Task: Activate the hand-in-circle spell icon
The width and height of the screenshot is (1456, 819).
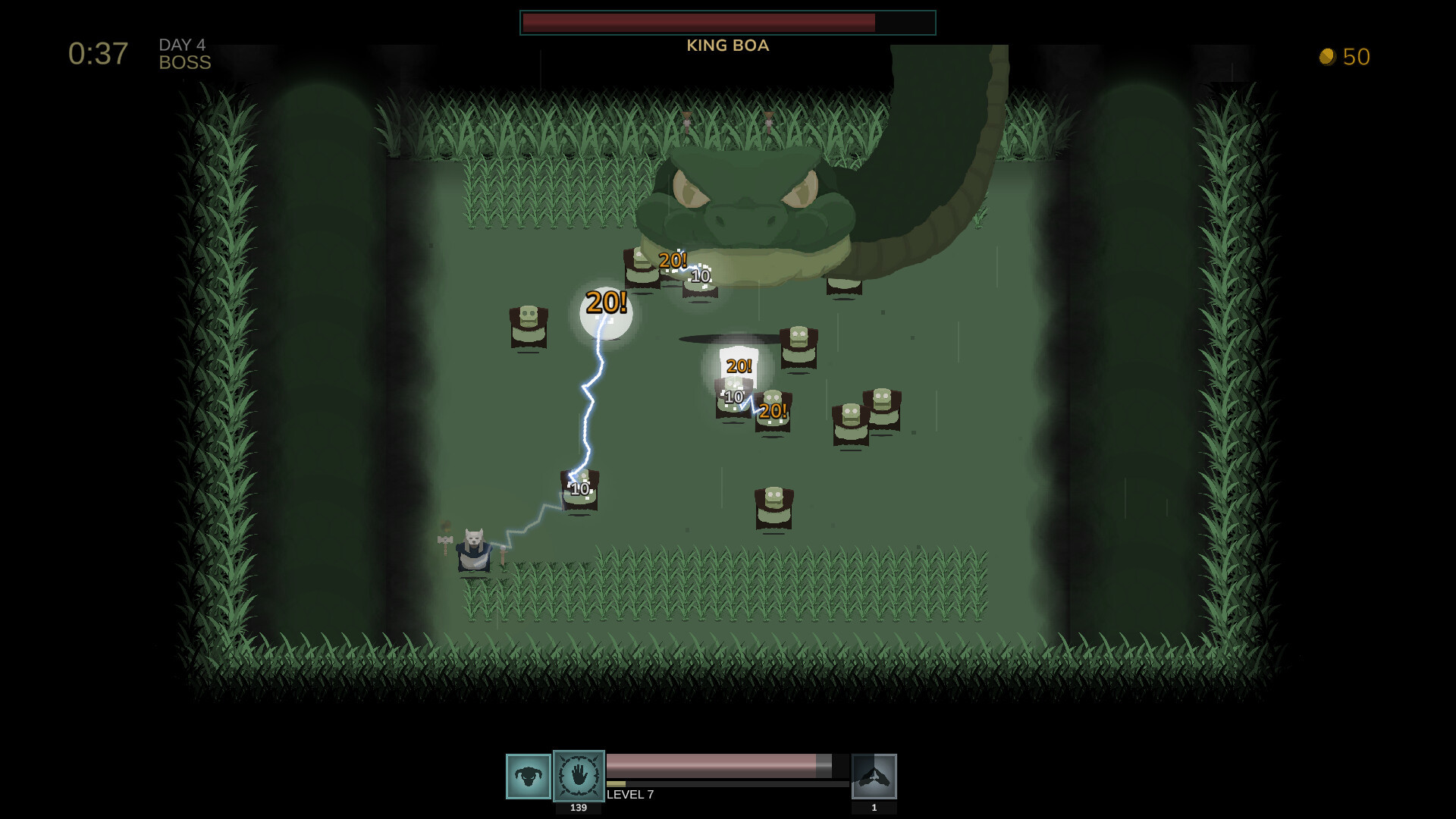Action: [x=579, y=776]
